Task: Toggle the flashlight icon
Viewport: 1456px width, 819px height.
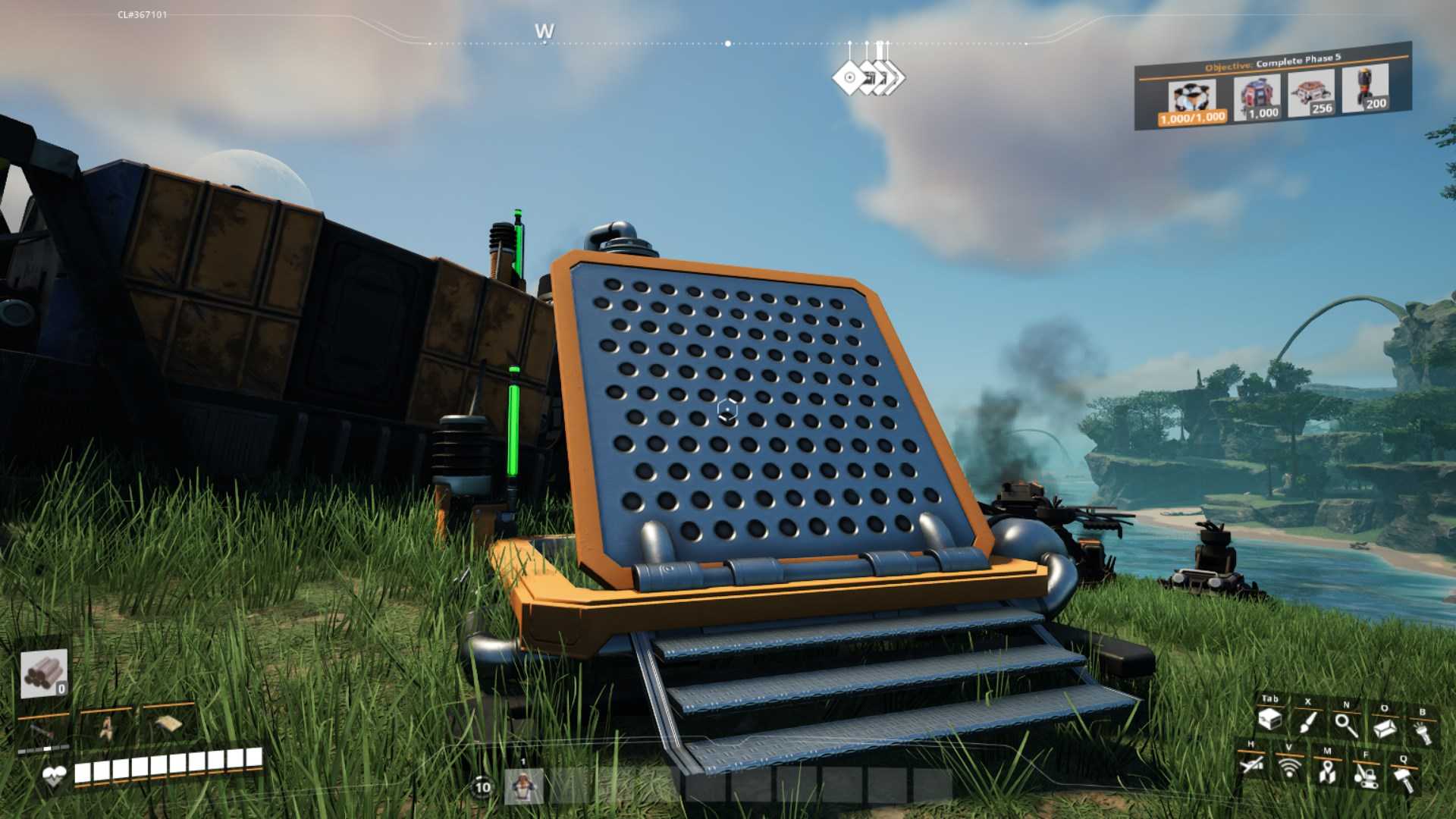Action: [x=1423, y=733]
